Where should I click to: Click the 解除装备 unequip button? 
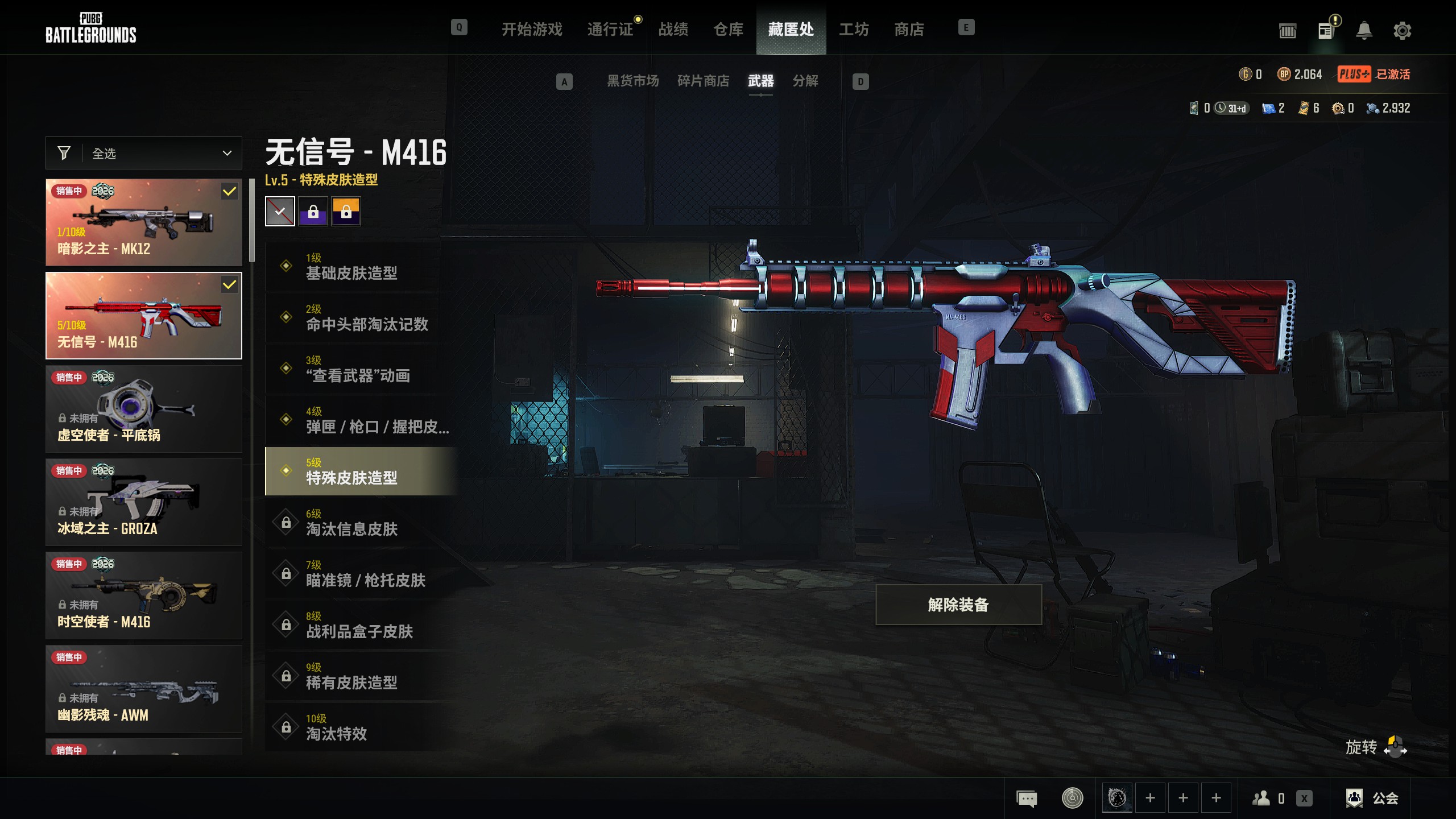[x=958, y=605]
